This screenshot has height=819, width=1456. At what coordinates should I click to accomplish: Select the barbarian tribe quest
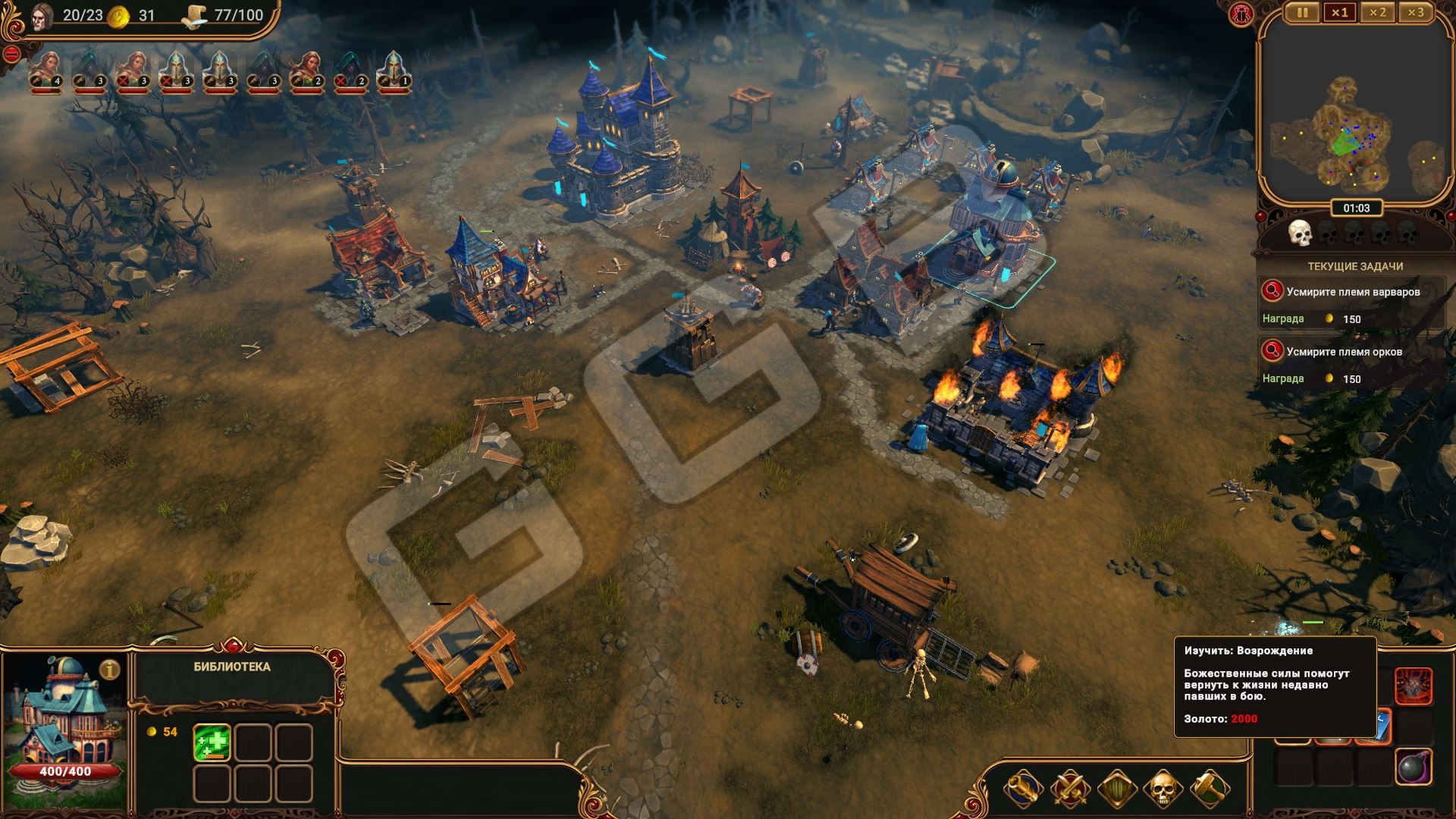pos(1352,292)
